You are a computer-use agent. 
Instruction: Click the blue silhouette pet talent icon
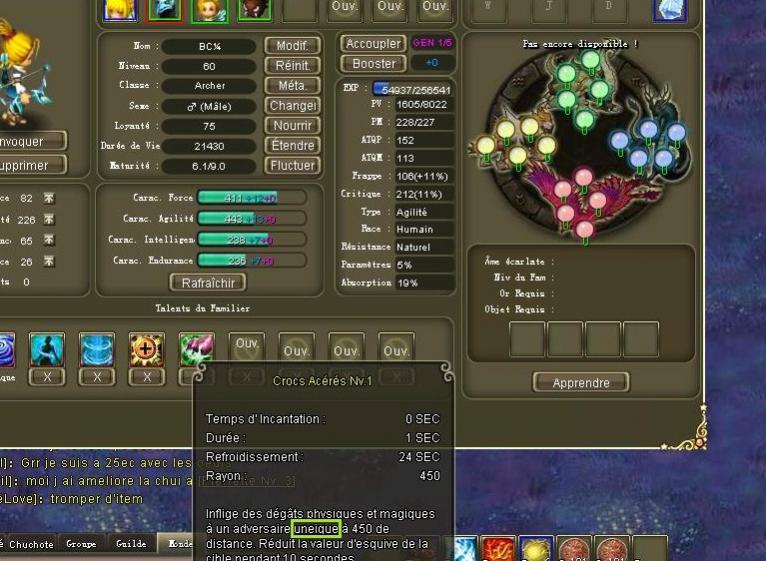point(47,349)
